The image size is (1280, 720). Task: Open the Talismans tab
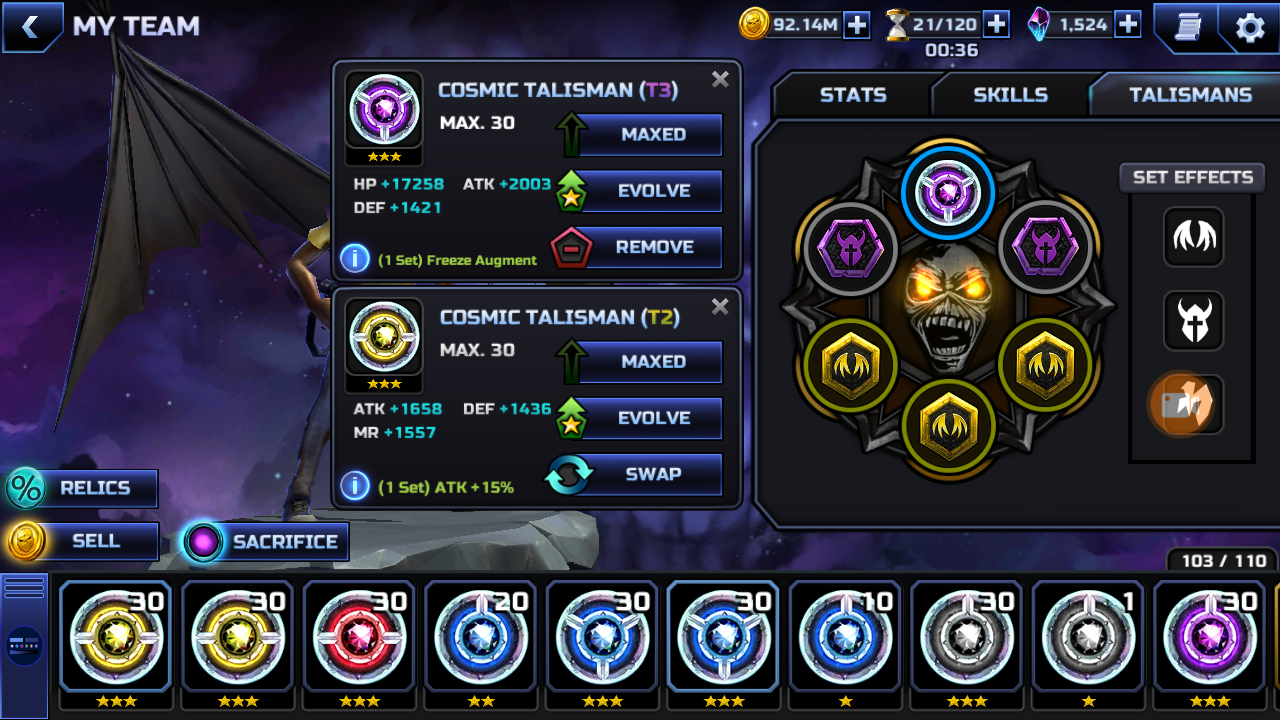pos(1190,95)
